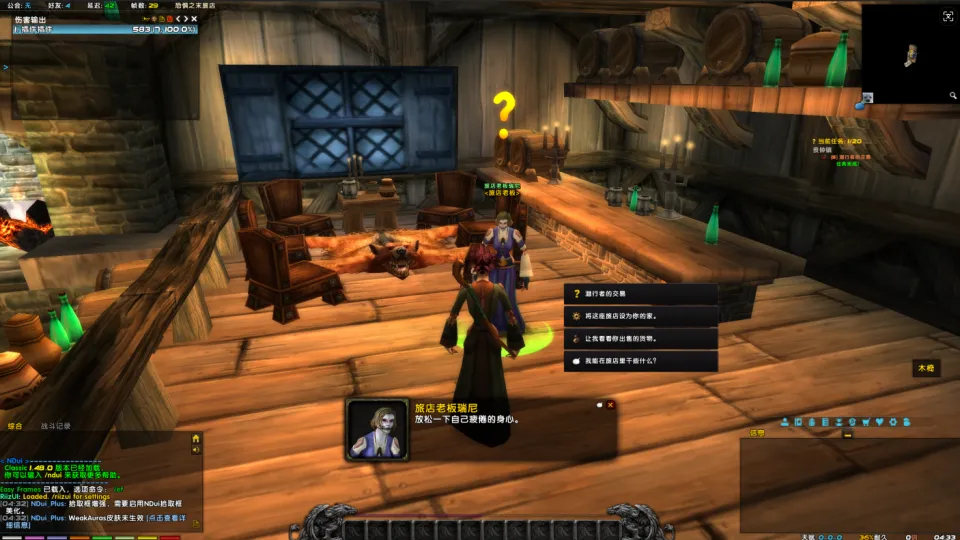Click the magnifier icon on the minimap
This screenshot has height=540, width=960.
pyautogui.click(x=953, y=96)
